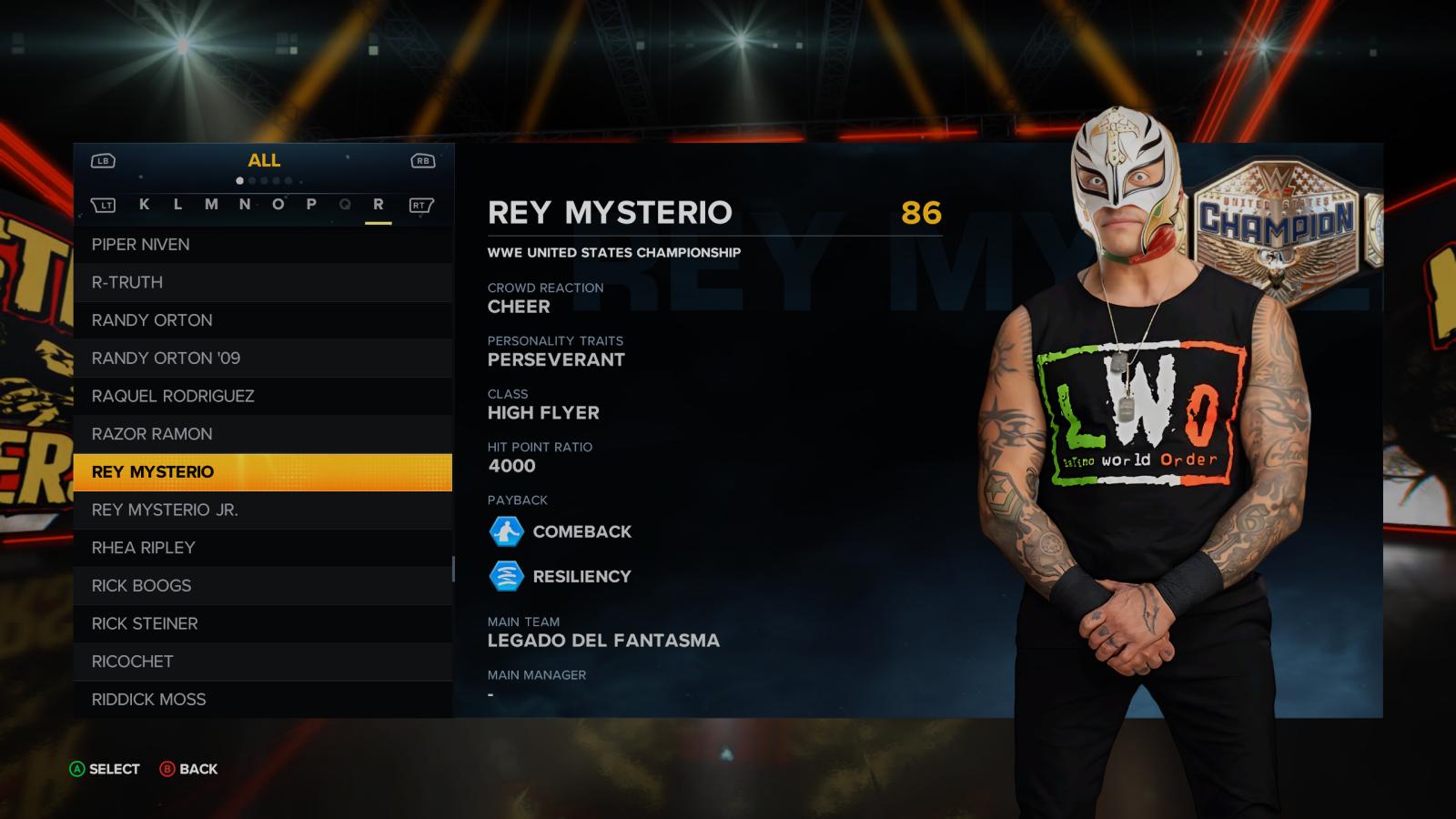Select the first page indicator dot
Viewport: 1456px width, 819px height.
point(239,180)
